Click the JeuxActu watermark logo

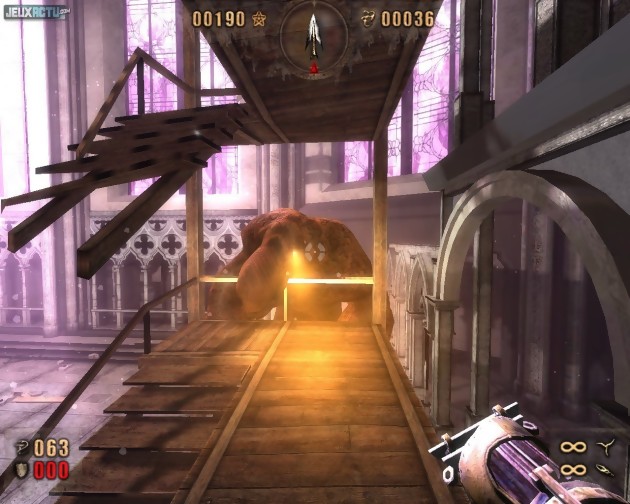pyautogui.click(x=36, y=12)
